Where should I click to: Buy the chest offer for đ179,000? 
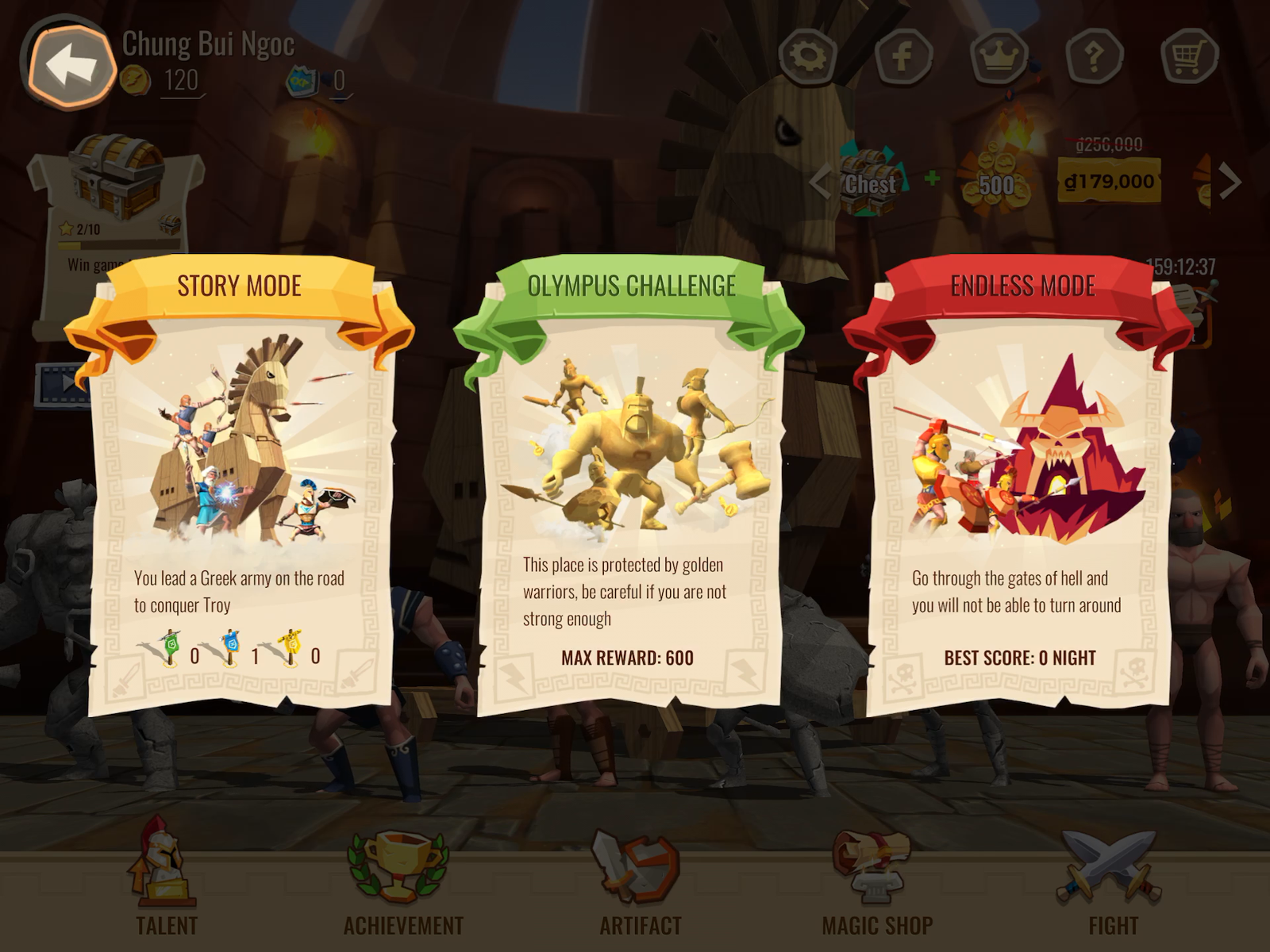click(1109, 182)
